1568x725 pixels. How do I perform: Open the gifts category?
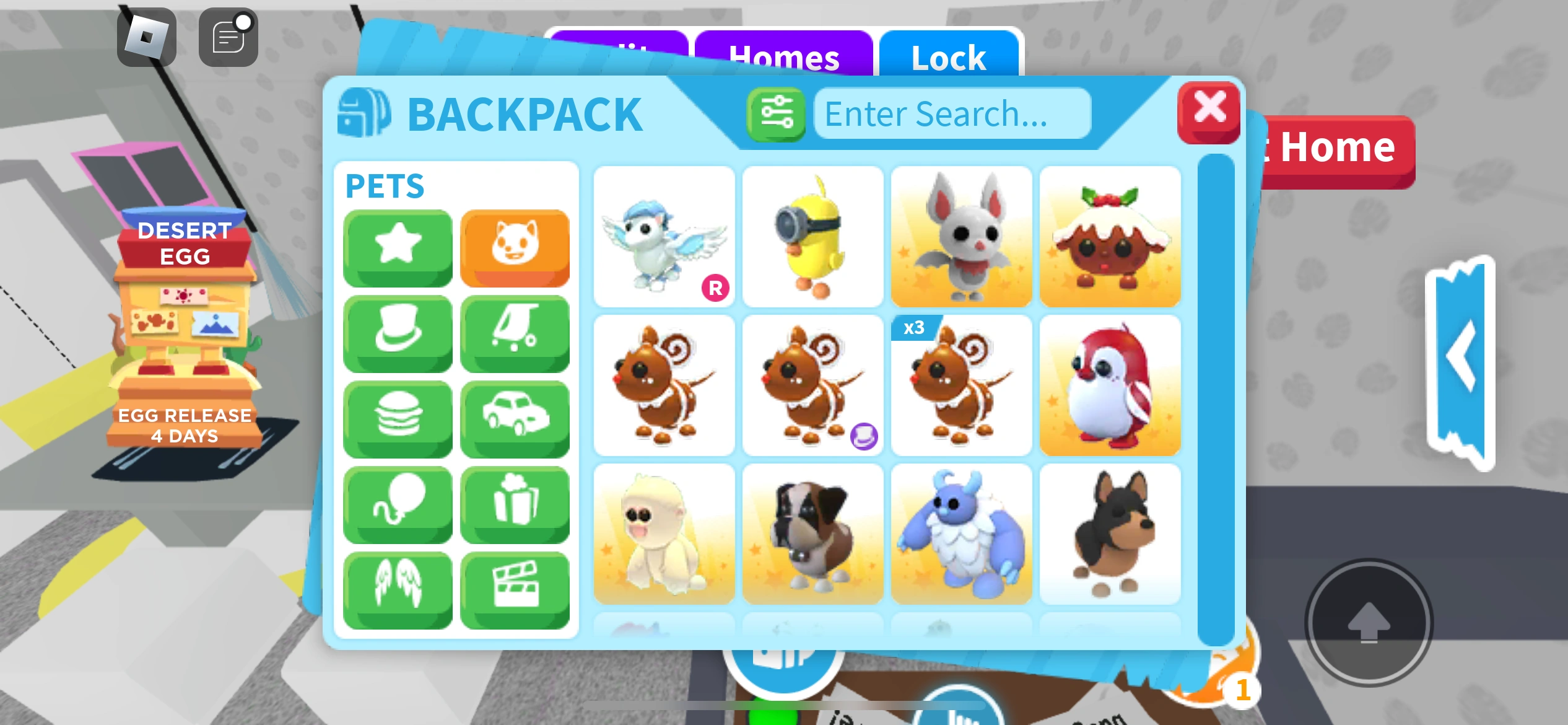[x=515, y=503]
